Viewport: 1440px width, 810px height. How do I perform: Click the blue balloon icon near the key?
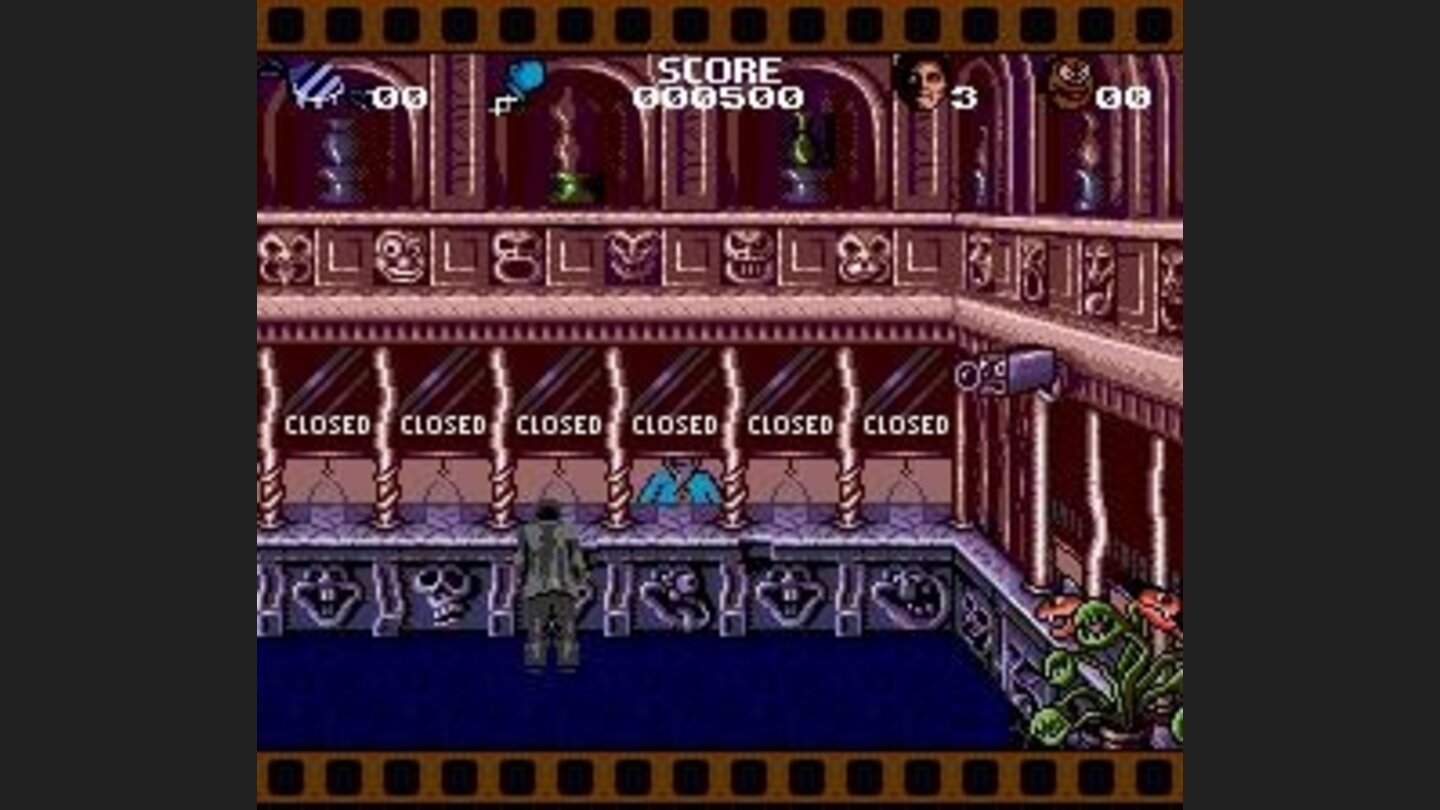tap(528, 76)
